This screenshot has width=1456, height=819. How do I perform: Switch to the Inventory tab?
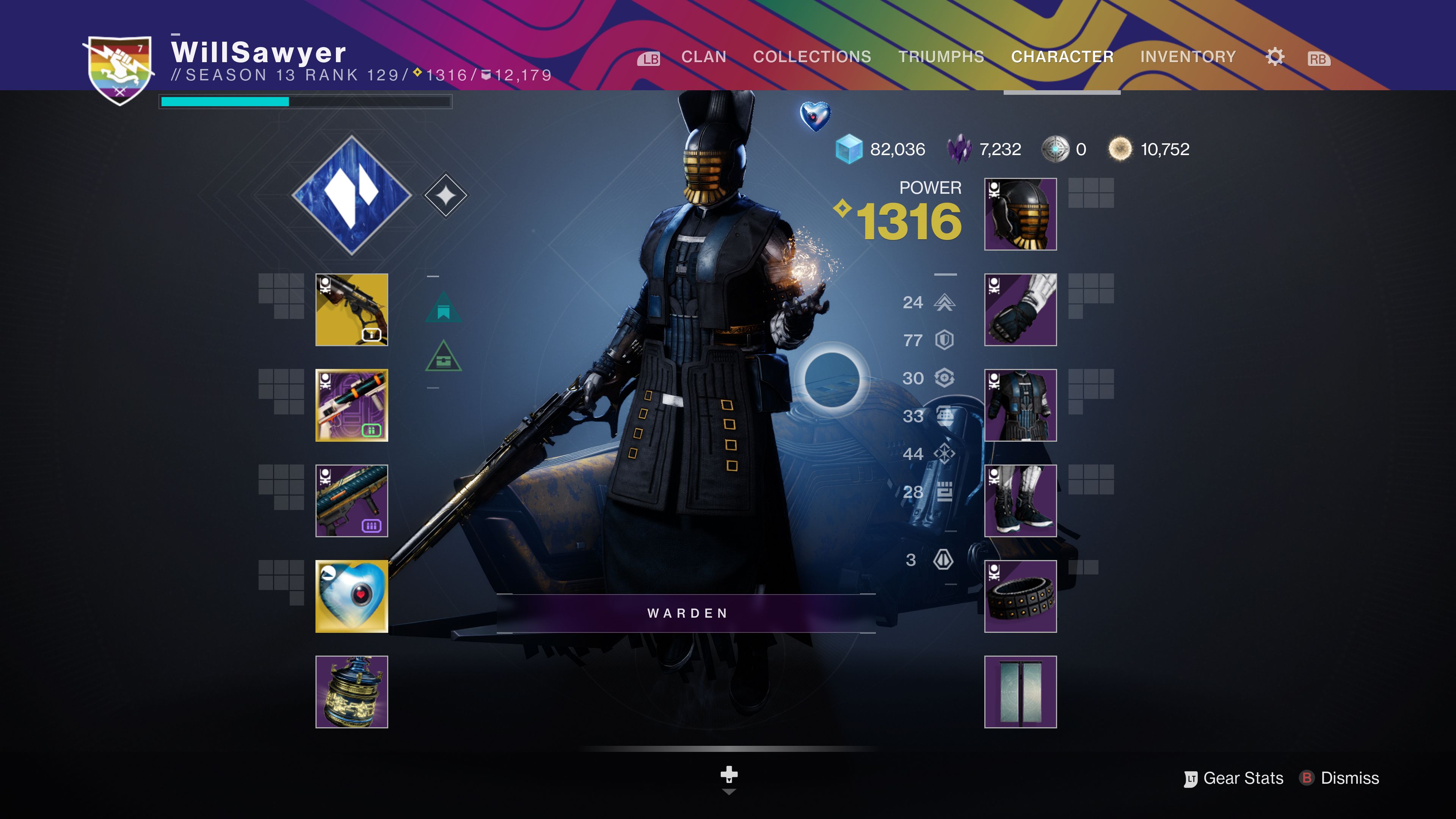click(1188, 56)
